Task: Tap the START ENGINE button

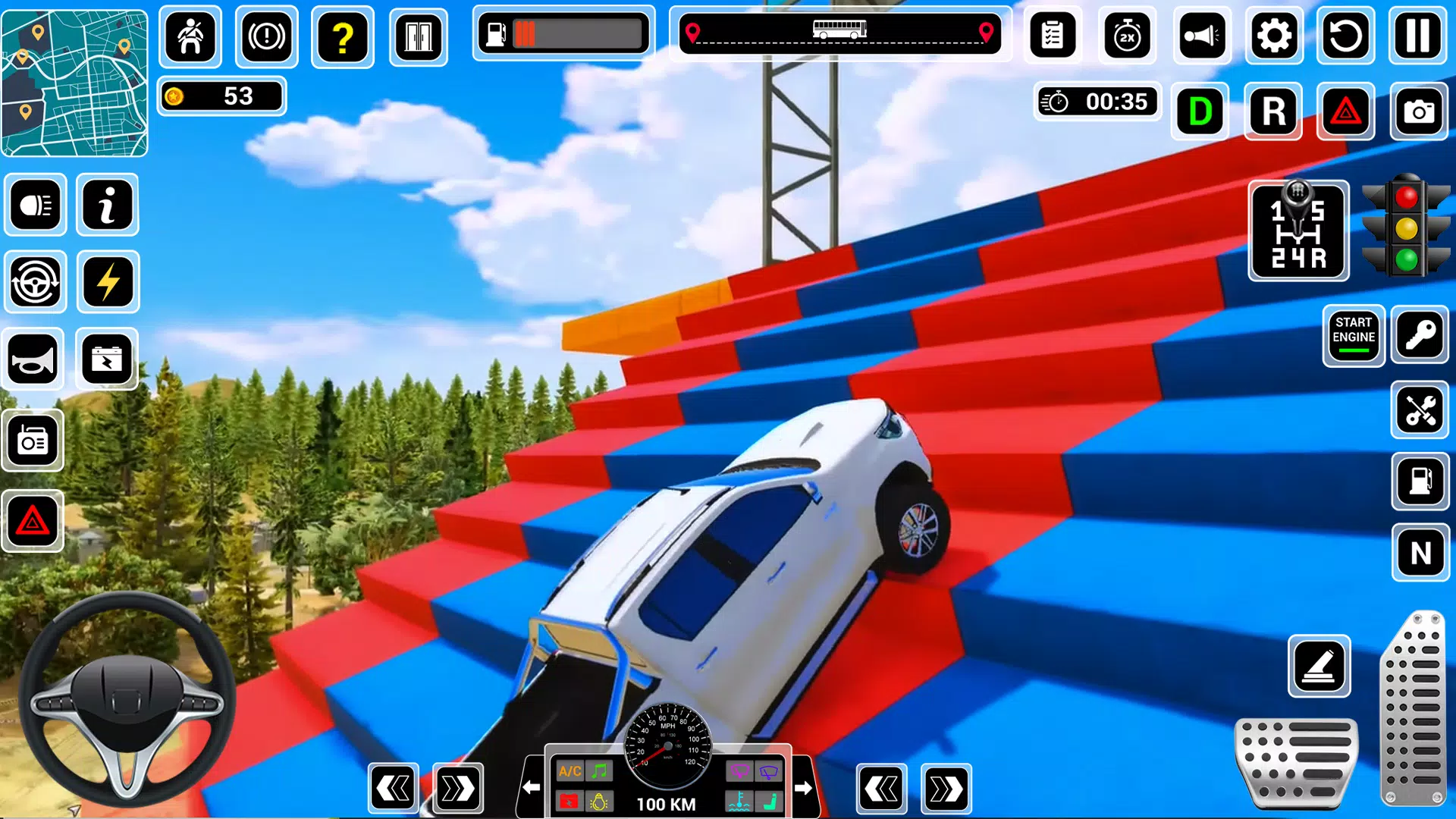Action: [x=1354, y=335]
